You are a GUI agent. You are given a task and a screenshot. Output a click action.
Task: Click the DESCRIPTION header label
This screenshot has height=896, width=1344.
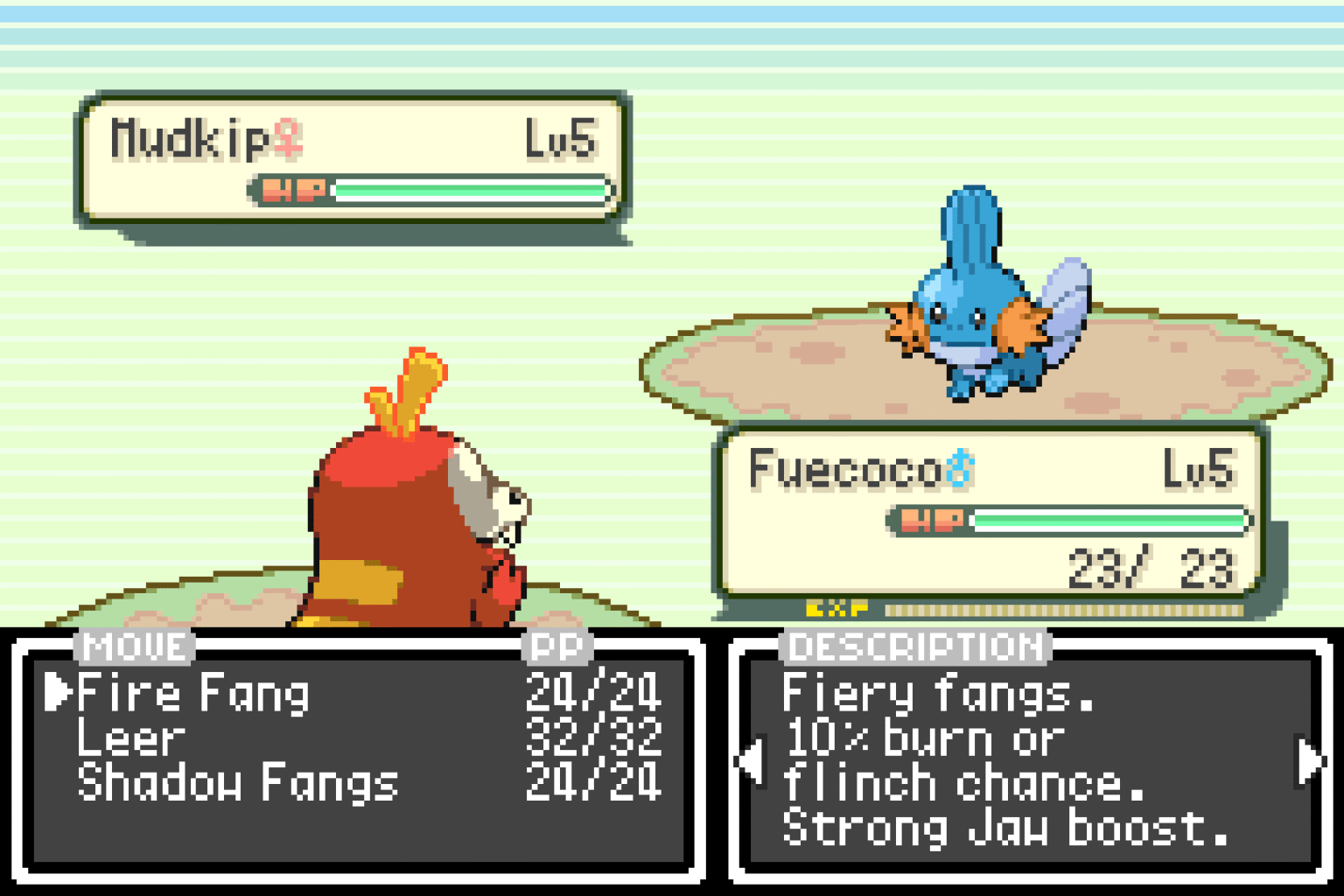913,647
